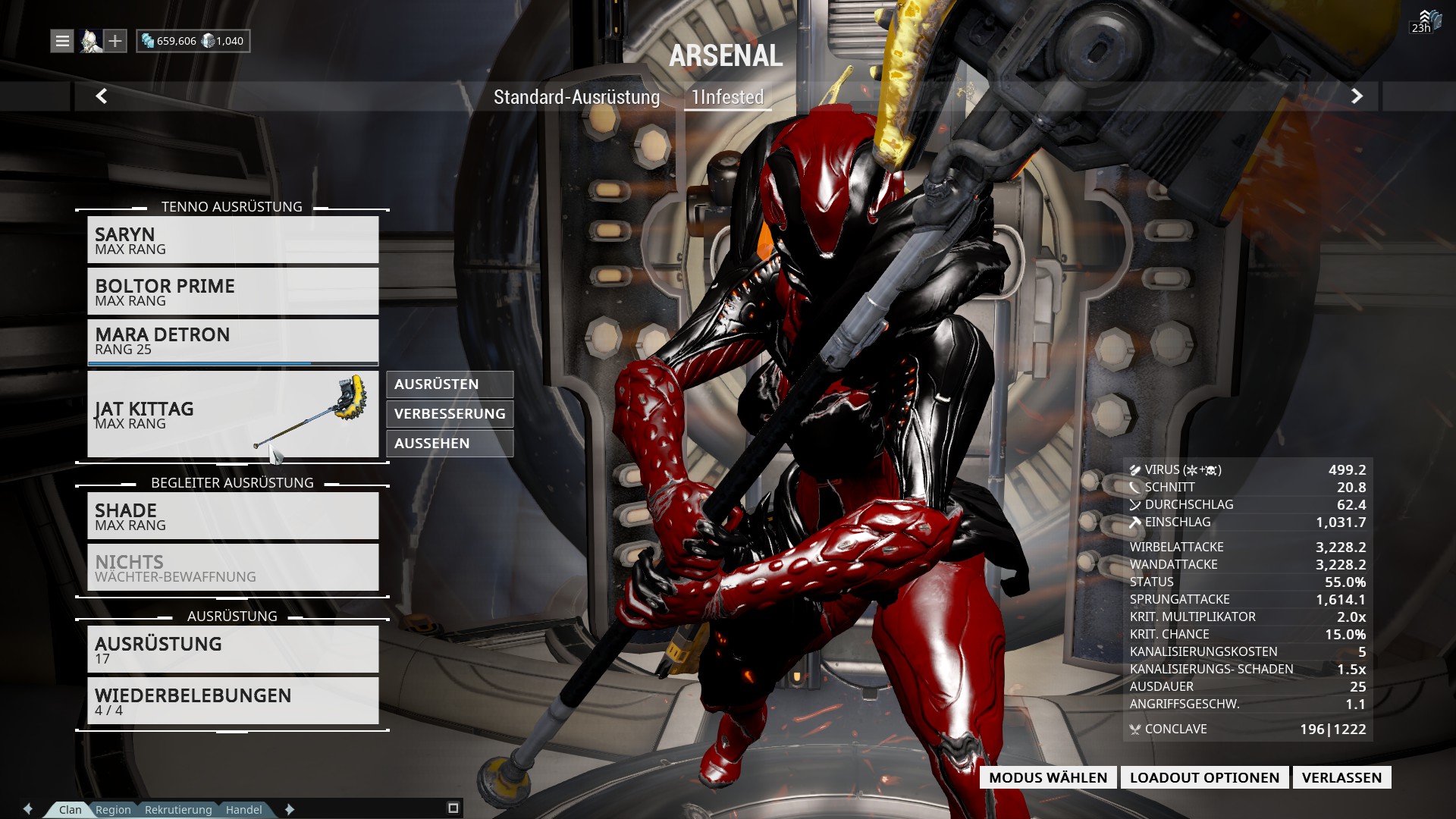Screen dimensions: 1456x819
Task: Open Loadout Optionen
Action: coord(1204,777)
